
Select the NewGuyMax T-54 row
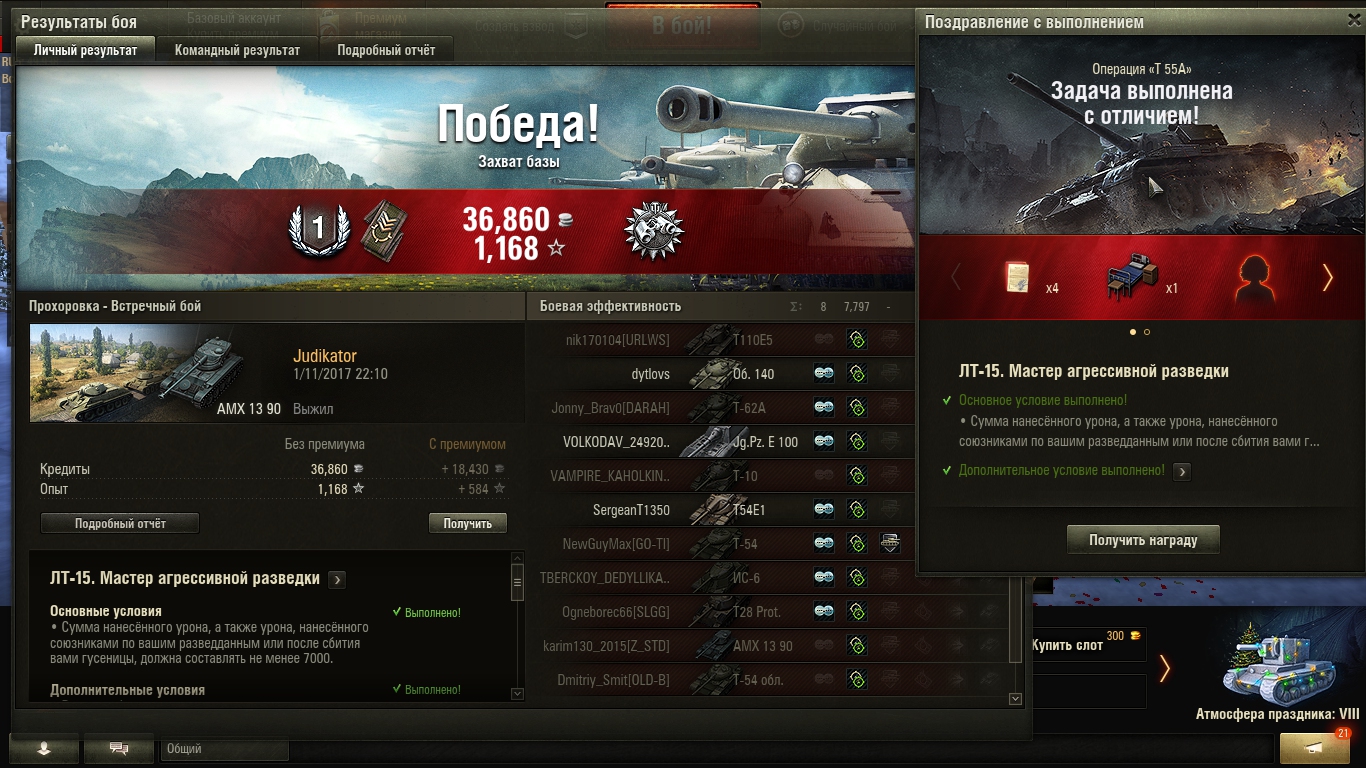pos(720,544)
